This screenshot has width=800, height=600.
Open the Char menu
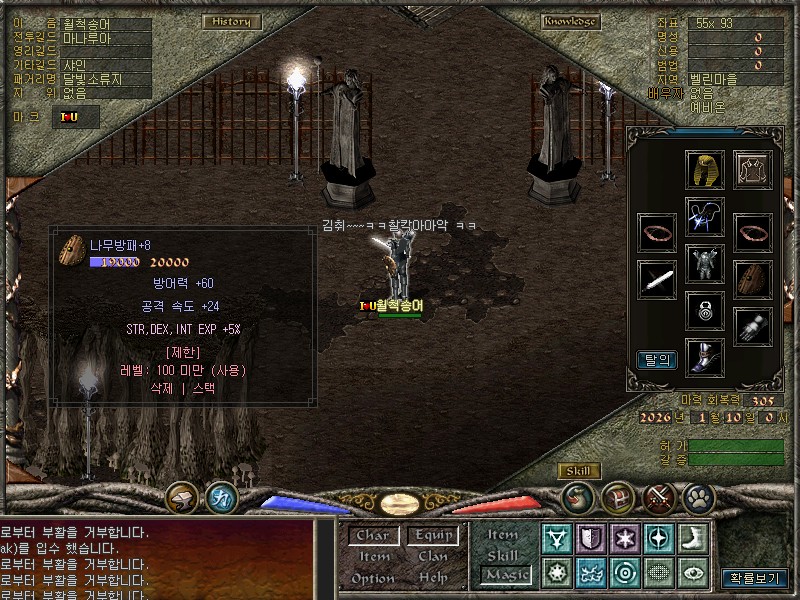coord(373,535)
